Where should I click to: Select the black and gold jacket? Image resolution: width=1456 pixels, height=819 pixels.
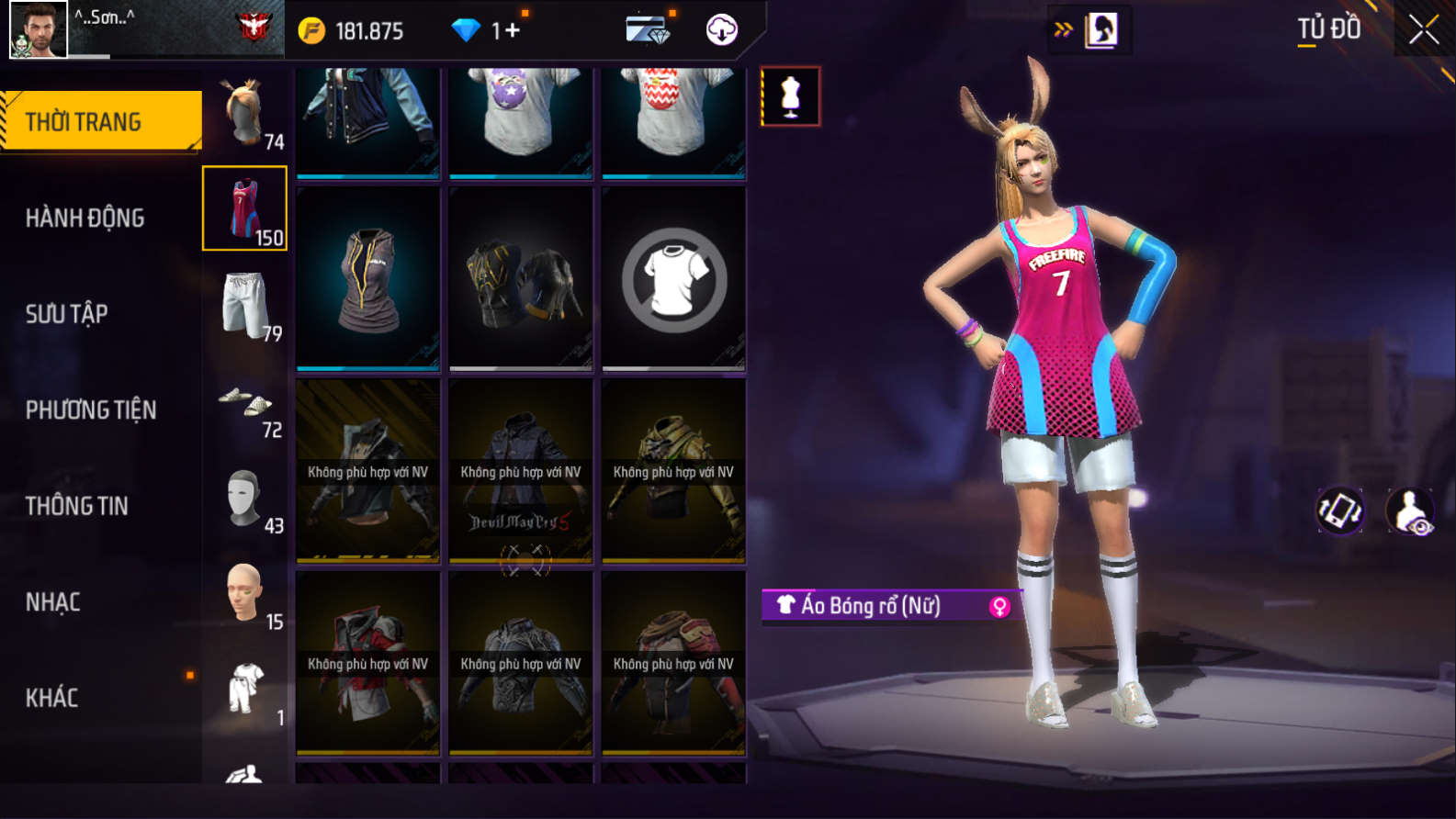(x=521, y=279)
